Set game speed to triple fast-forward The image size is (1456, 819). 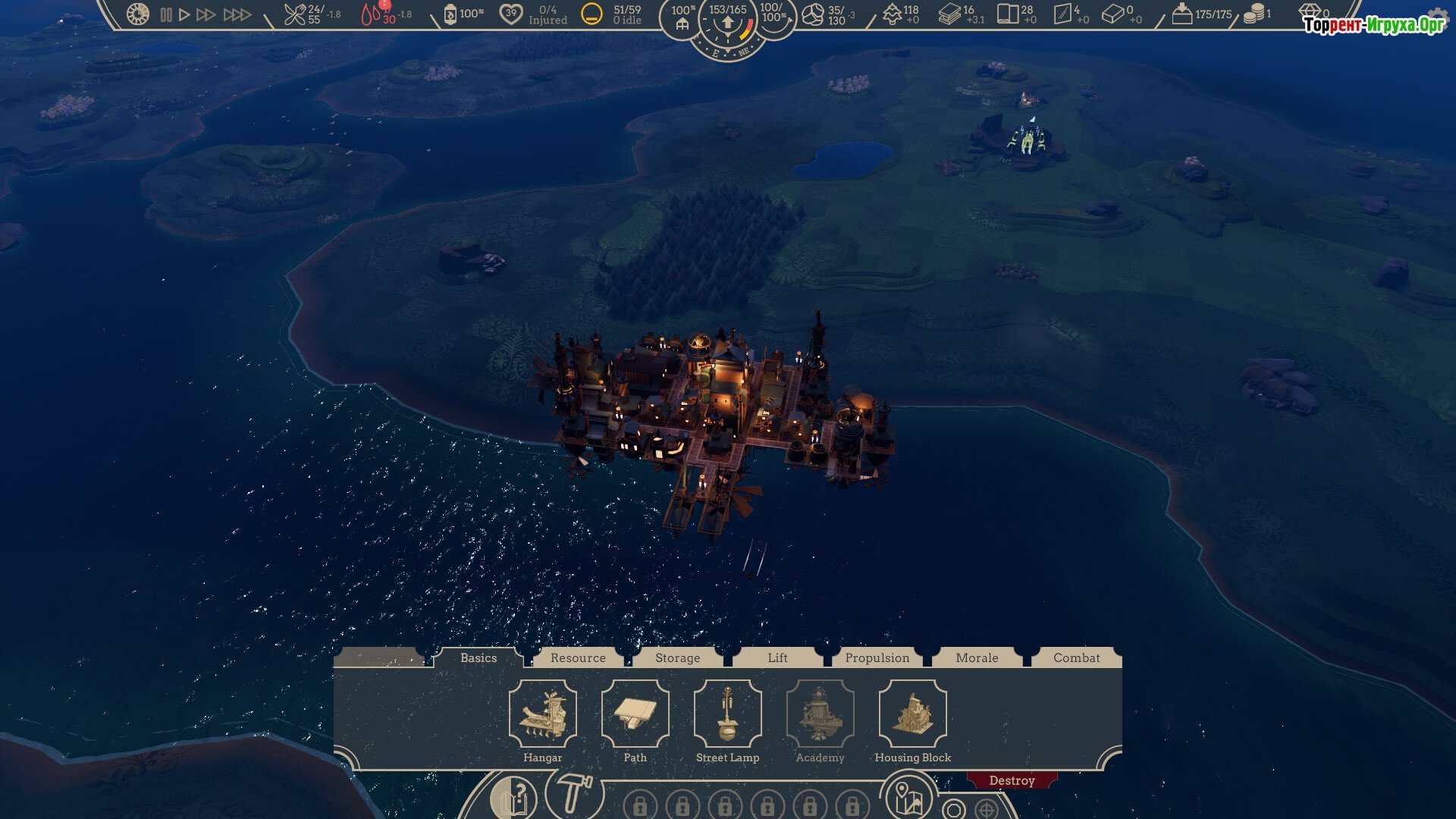[x=237, y=14]
